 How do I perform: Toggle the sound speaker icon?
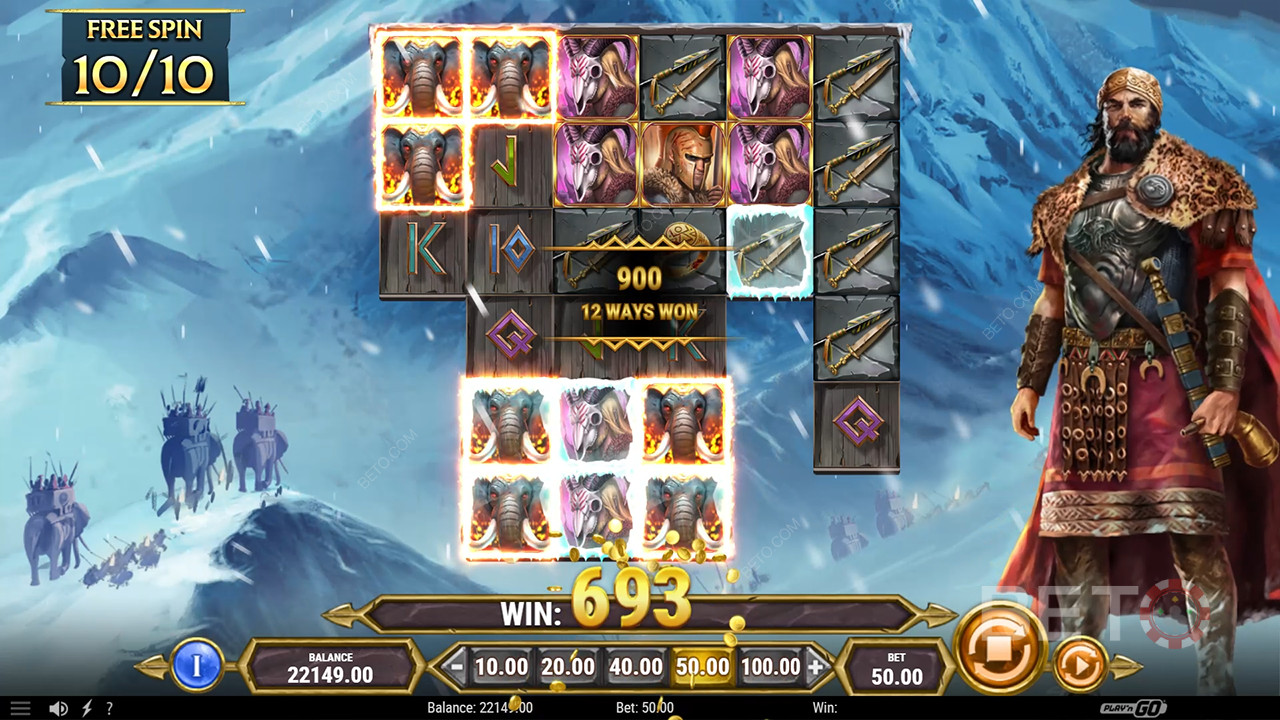tap(59, 708)
